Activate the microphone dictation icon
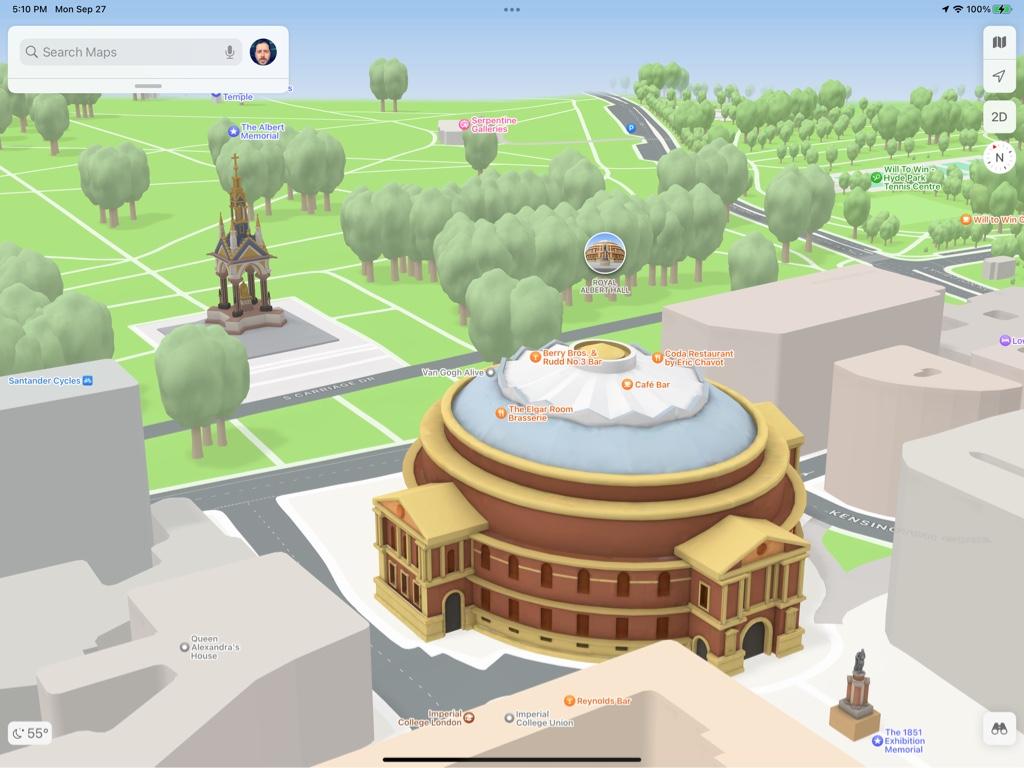This screenshot has height=768, width=1024. [230, 52]
